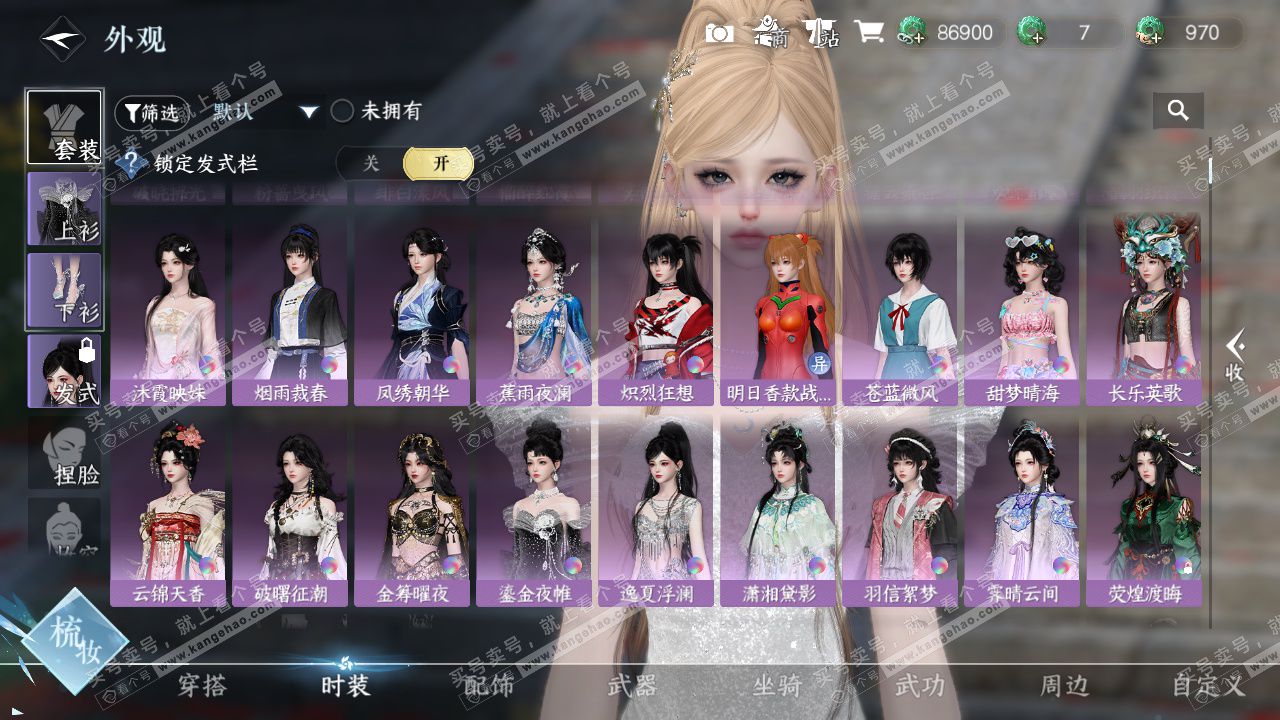The width and height of the screenshot is (1280, 720).
Task: Select the 发式 category tab
Action: (x=64, y=371)
